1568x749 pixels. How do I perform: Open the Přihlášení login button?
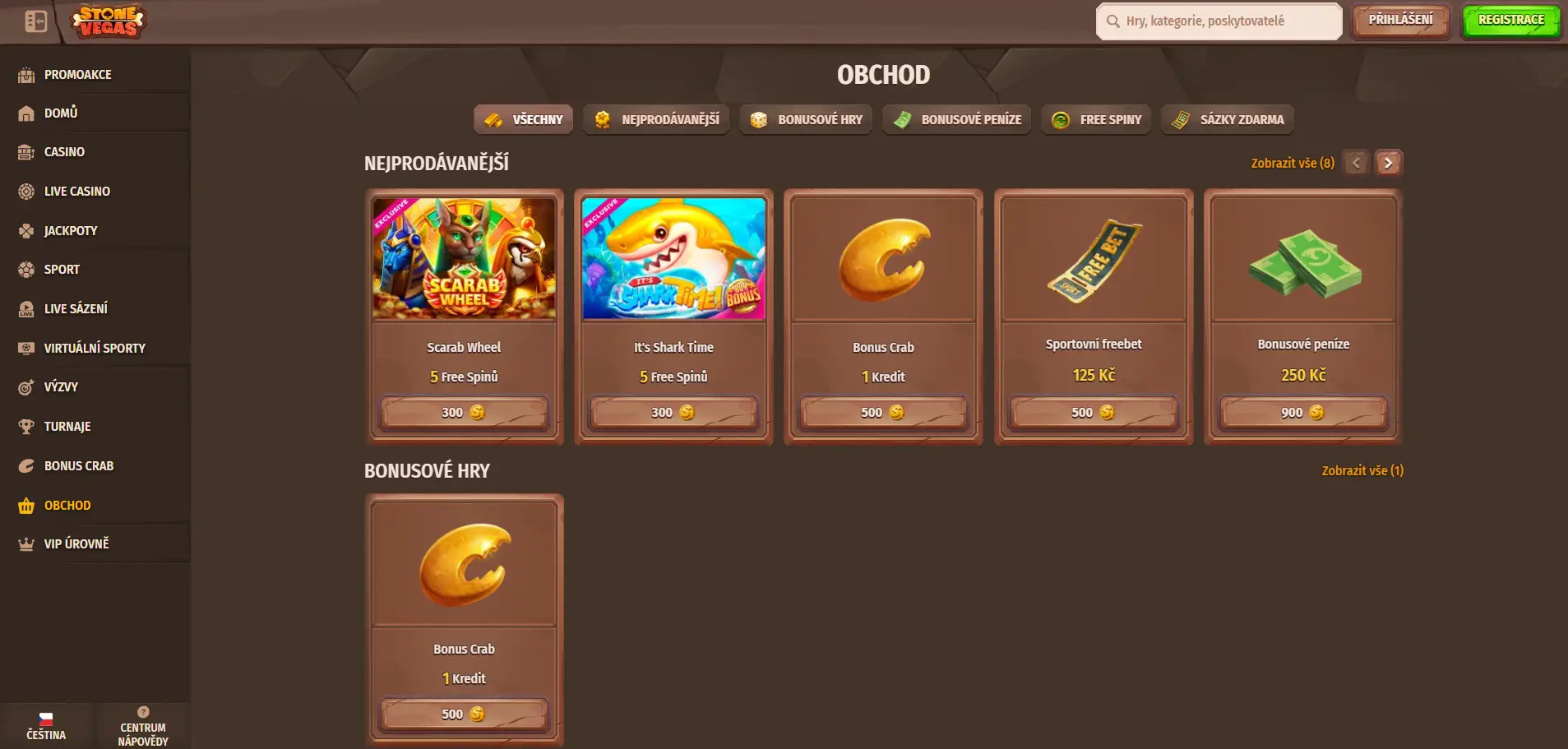[1400, 21]
